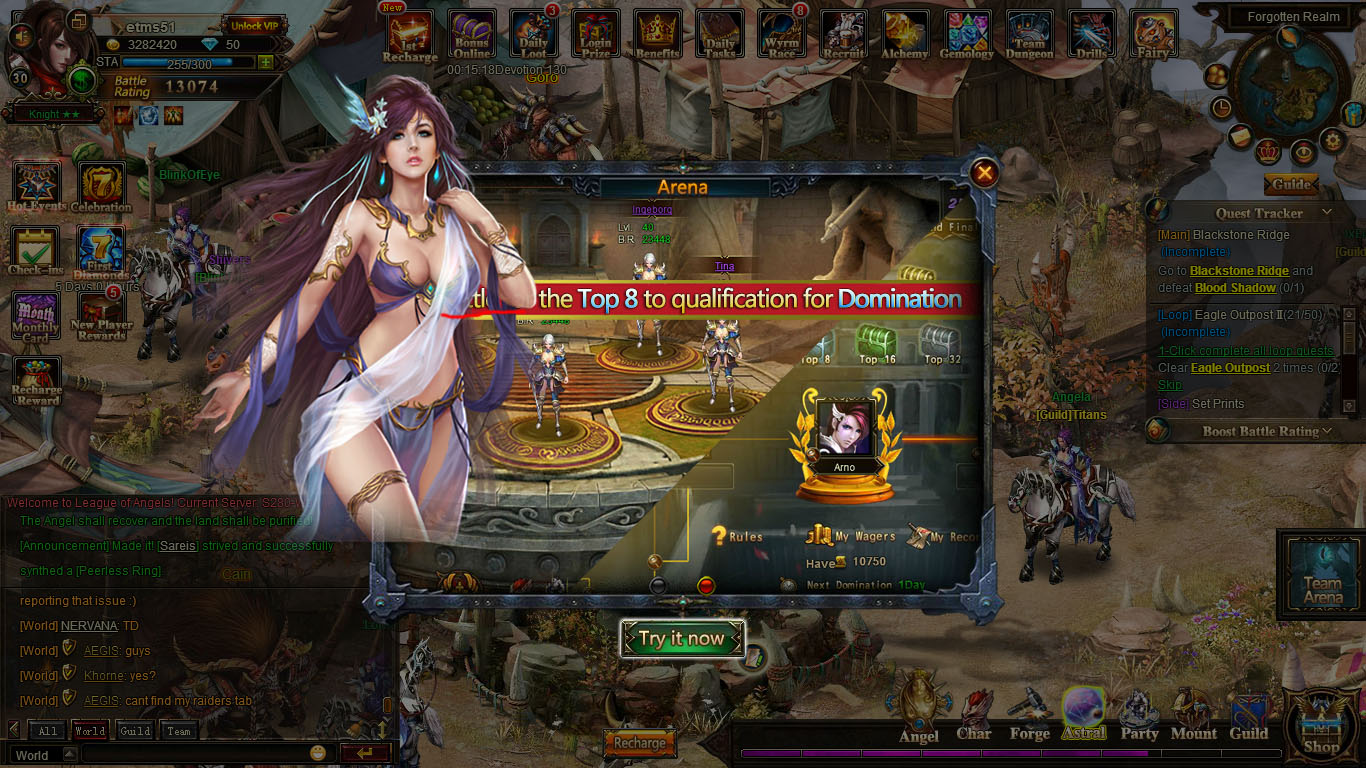
Task: Select the 1-Click complete all loop quests link
Action: coord(1246,351)
